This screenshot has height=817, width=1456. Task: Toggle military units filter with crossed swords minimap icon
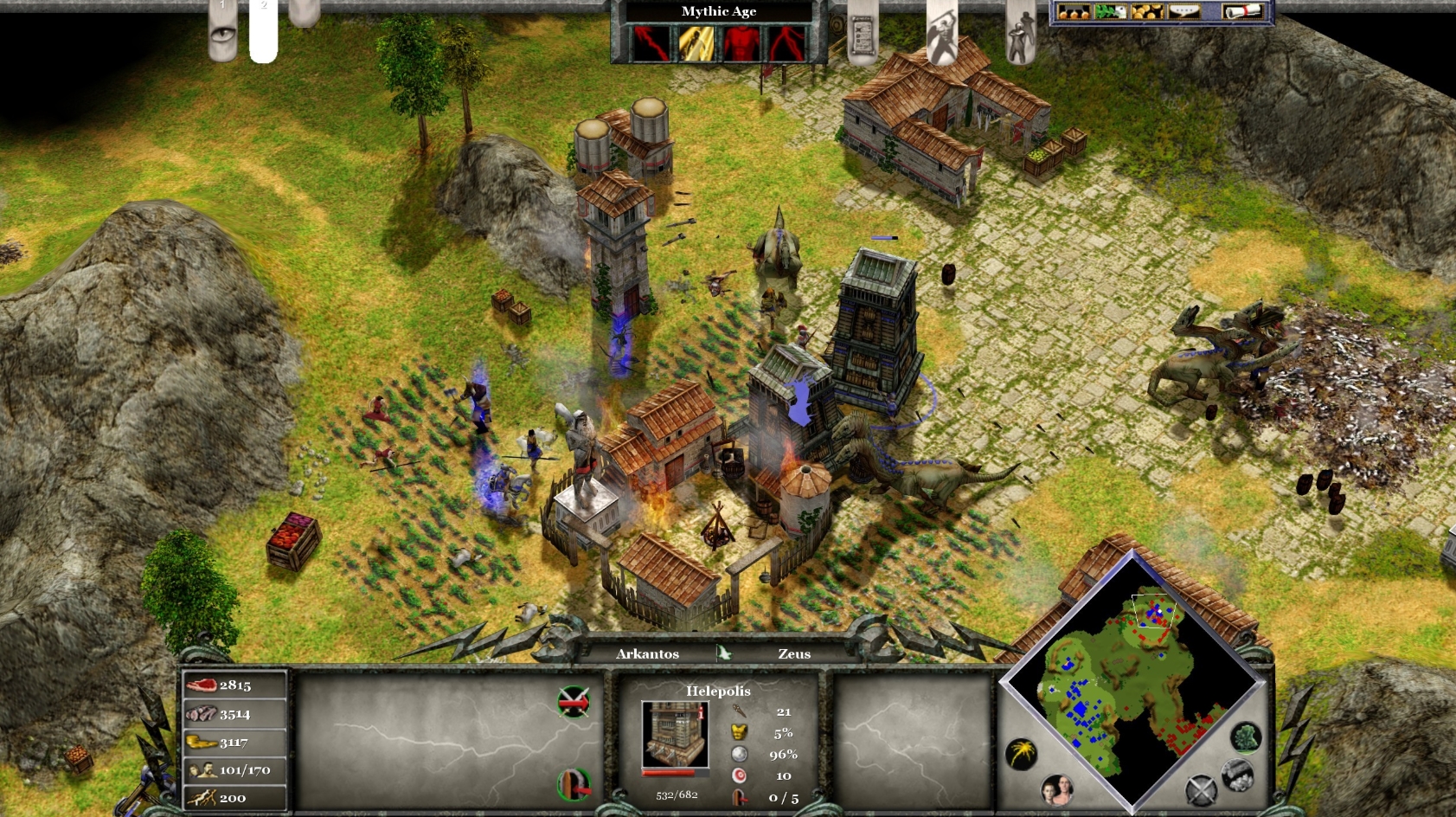pos(1202,789)
